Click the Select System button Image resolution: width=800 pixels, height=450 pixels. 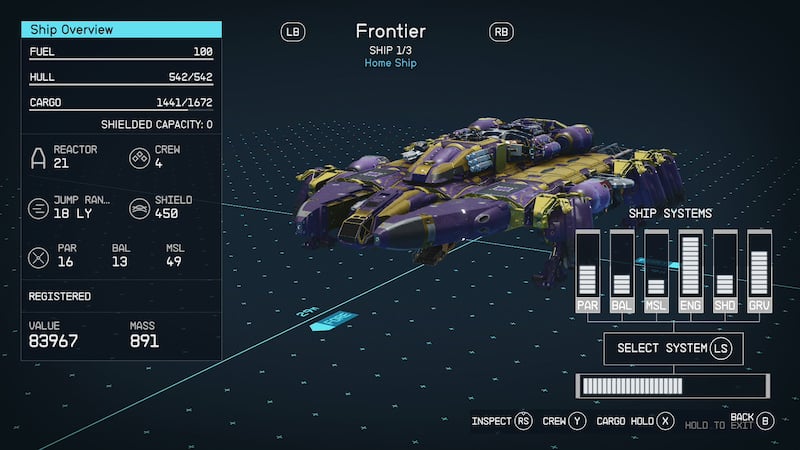coord(673,348)
